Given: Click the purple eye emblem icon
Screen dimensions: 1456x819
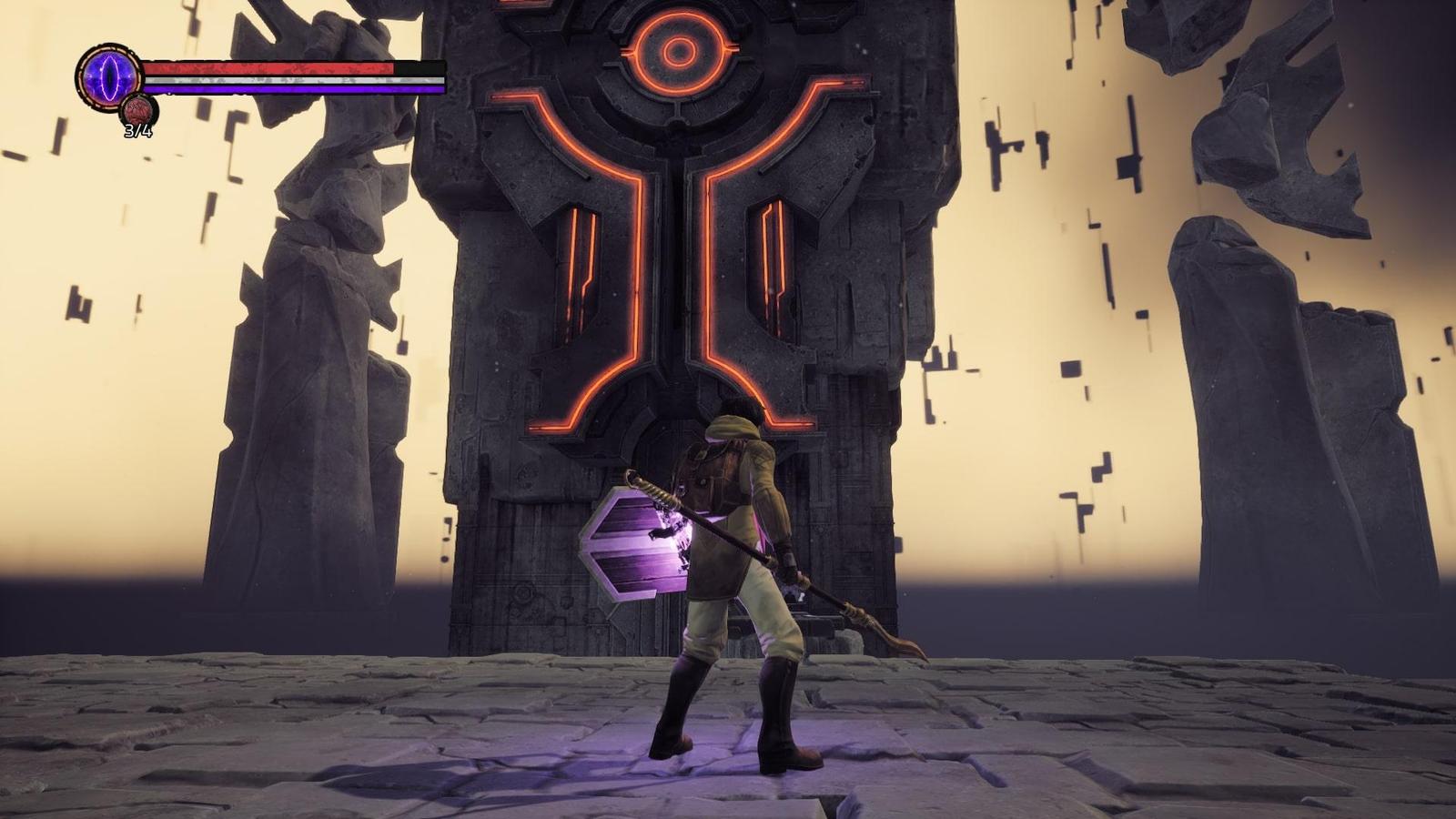Looking at the screenshot, I should 107,74.
